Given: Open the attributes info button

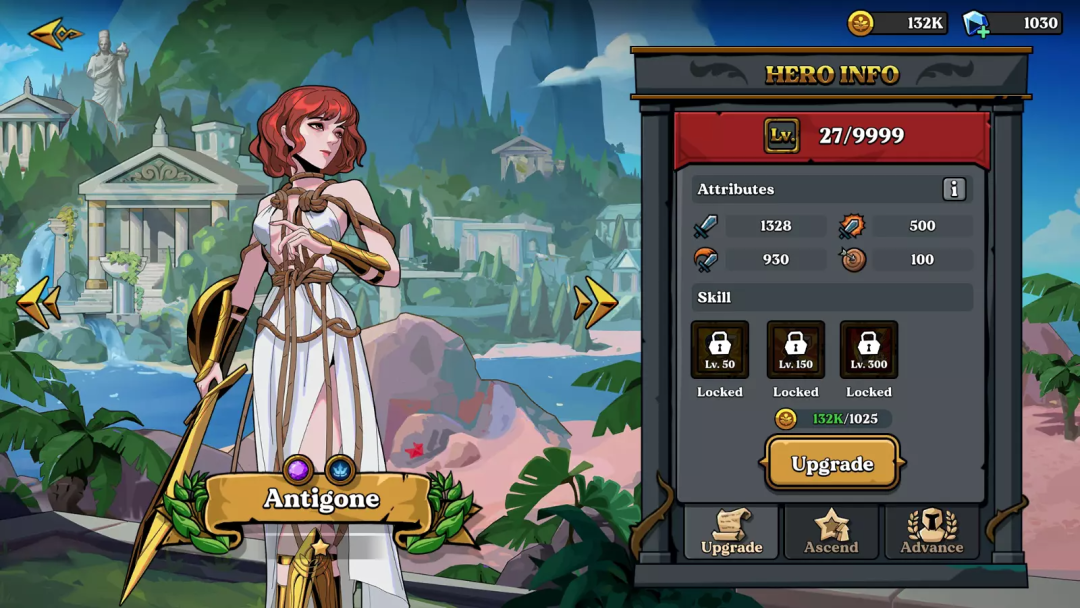Looking at the screenshot, I should pyautogui.click(x=954, y=189).
